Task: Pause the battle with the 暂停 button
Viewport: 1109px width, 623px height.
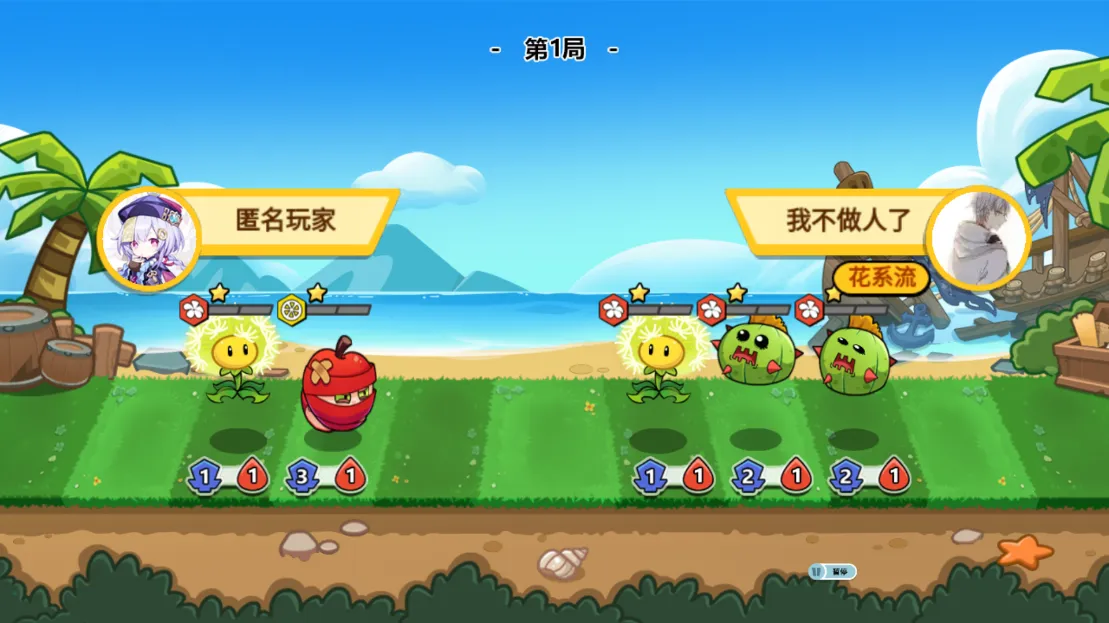Action: [833, 571]
